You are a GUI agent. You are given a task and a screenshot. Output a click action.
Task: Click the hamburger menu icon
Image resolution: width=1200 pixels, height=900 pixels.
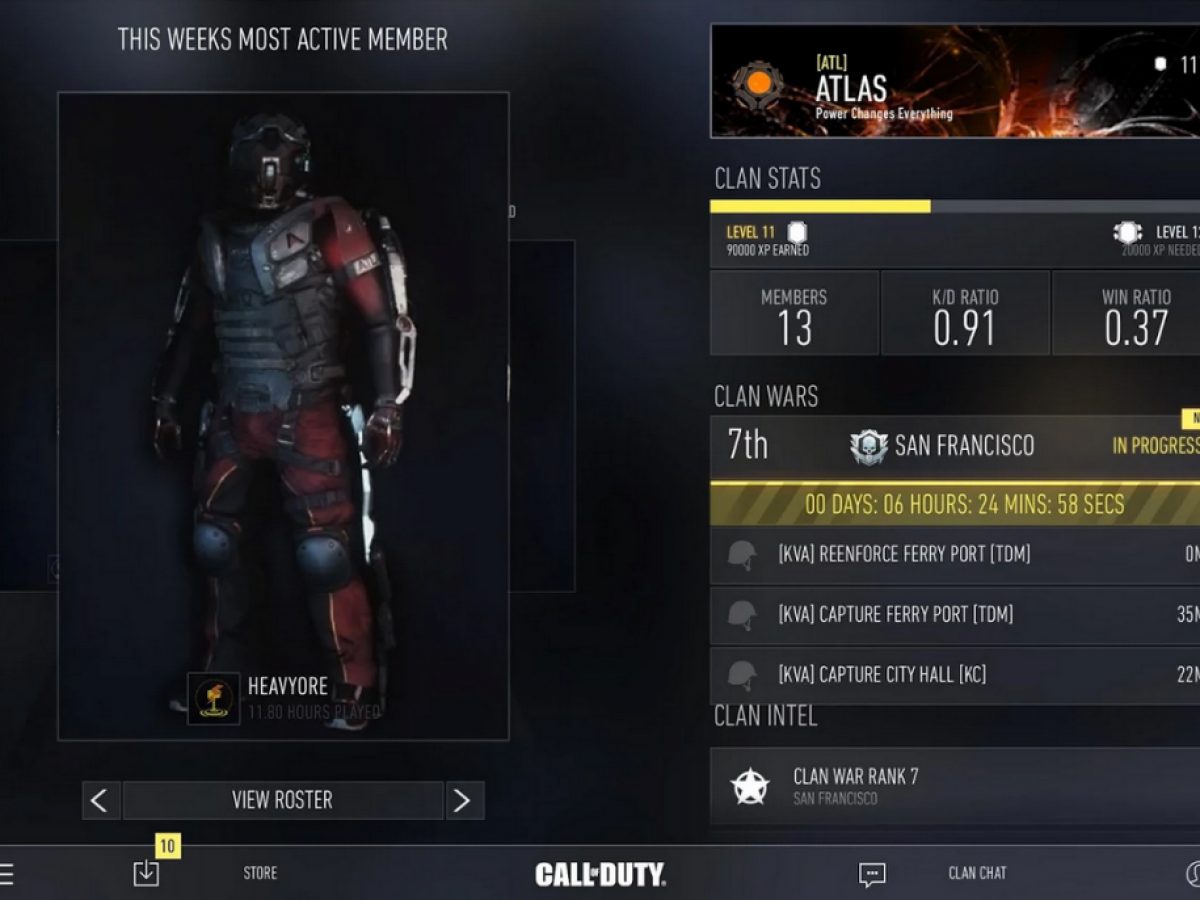pos(6,873)
